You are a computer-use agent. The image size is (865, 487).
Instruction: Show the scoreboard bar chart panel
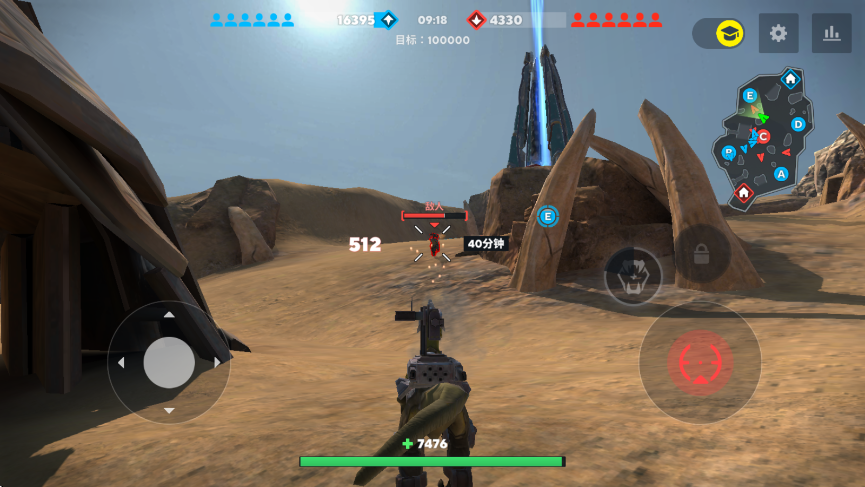(x=831, y=34)
